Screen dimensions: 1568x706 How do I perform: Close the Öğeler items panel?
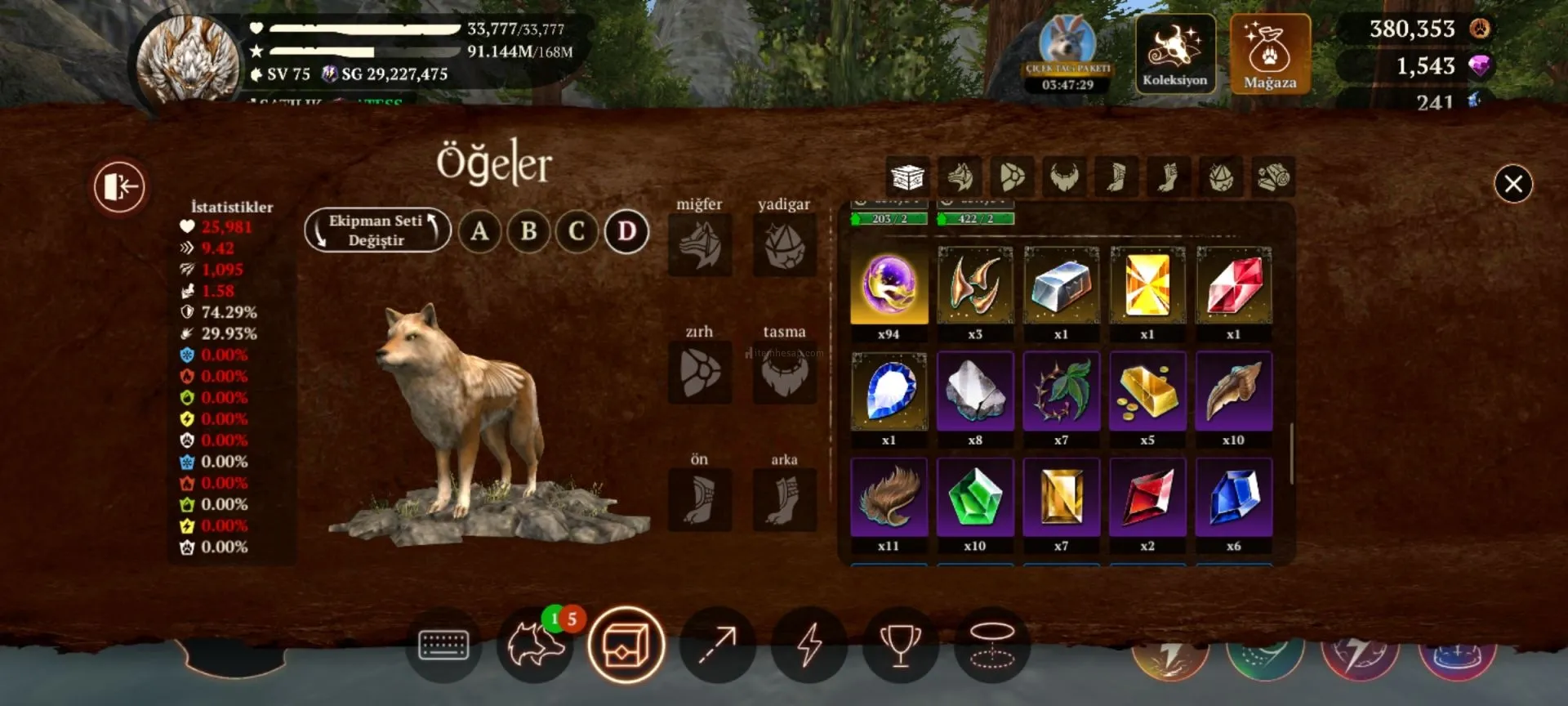(1512, 184)
